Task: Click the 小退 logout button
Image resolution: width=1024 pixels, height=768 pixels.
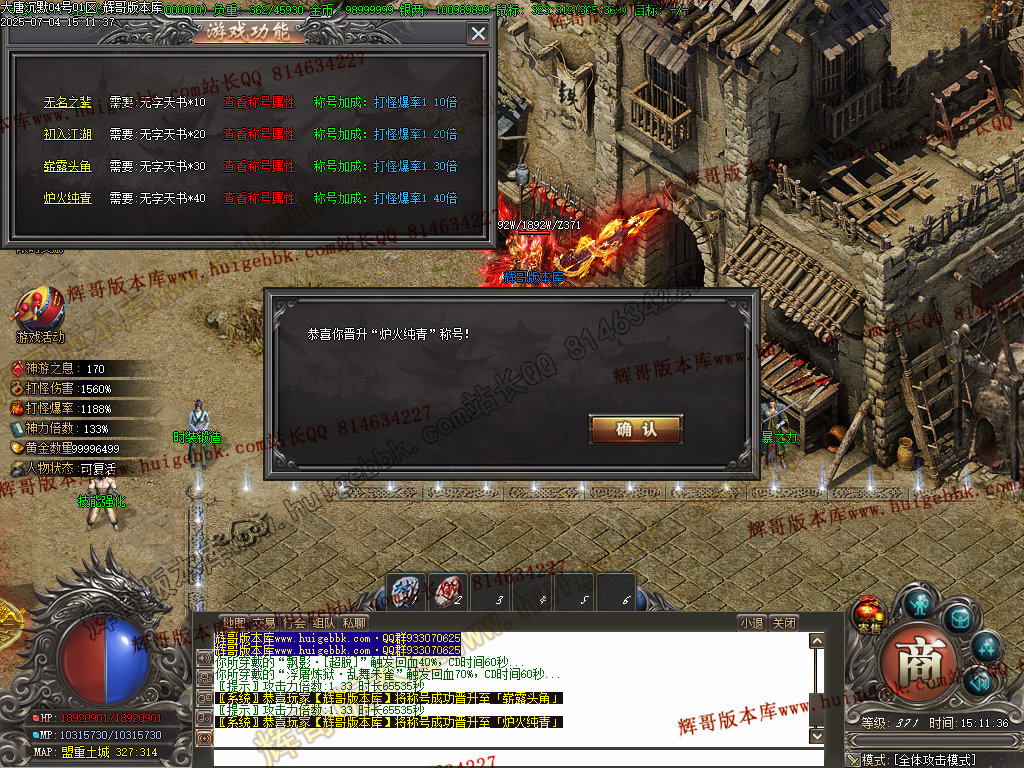Action: point(752,622)
